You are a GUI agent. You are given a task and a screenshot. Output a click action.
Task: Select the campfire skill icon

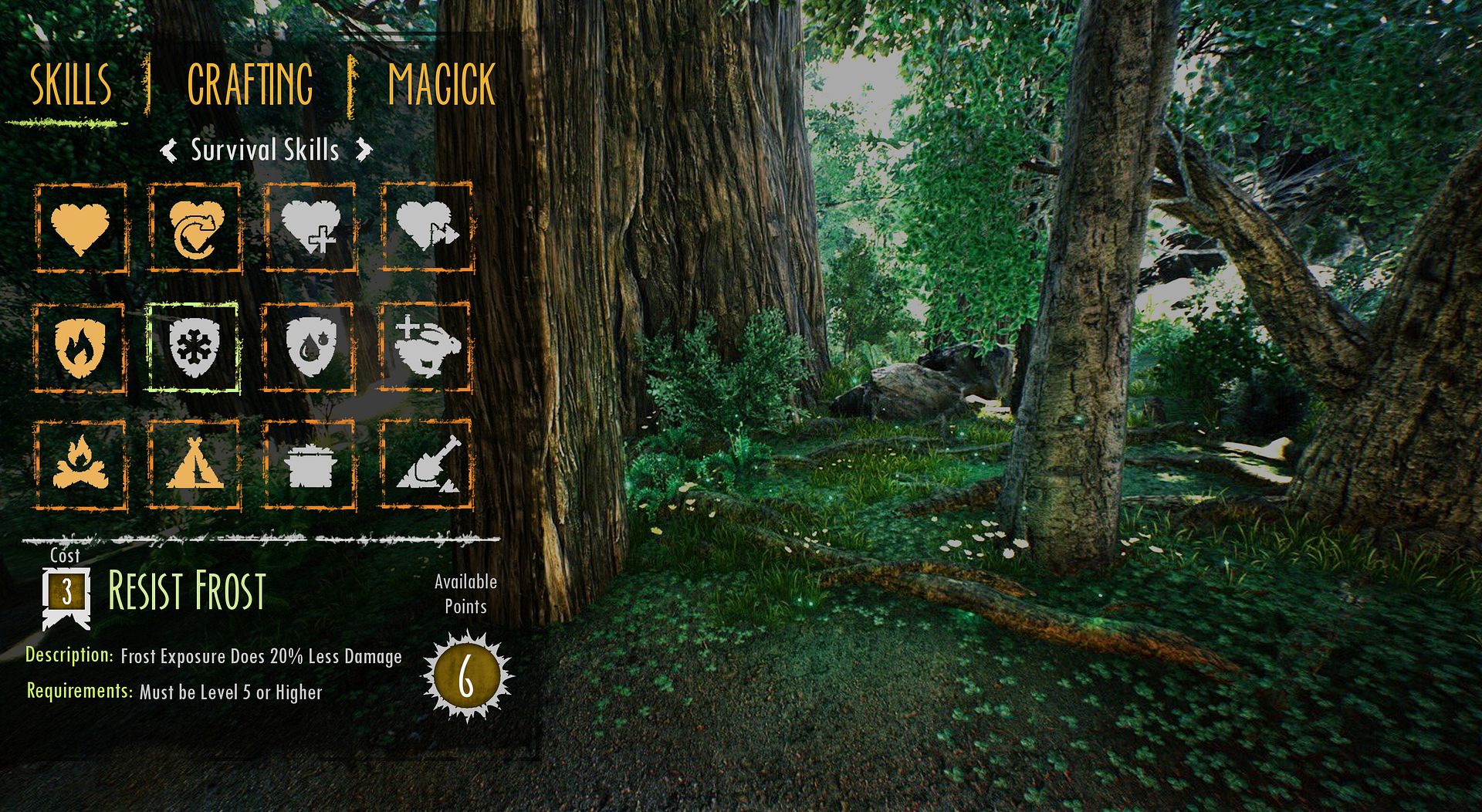80,465
